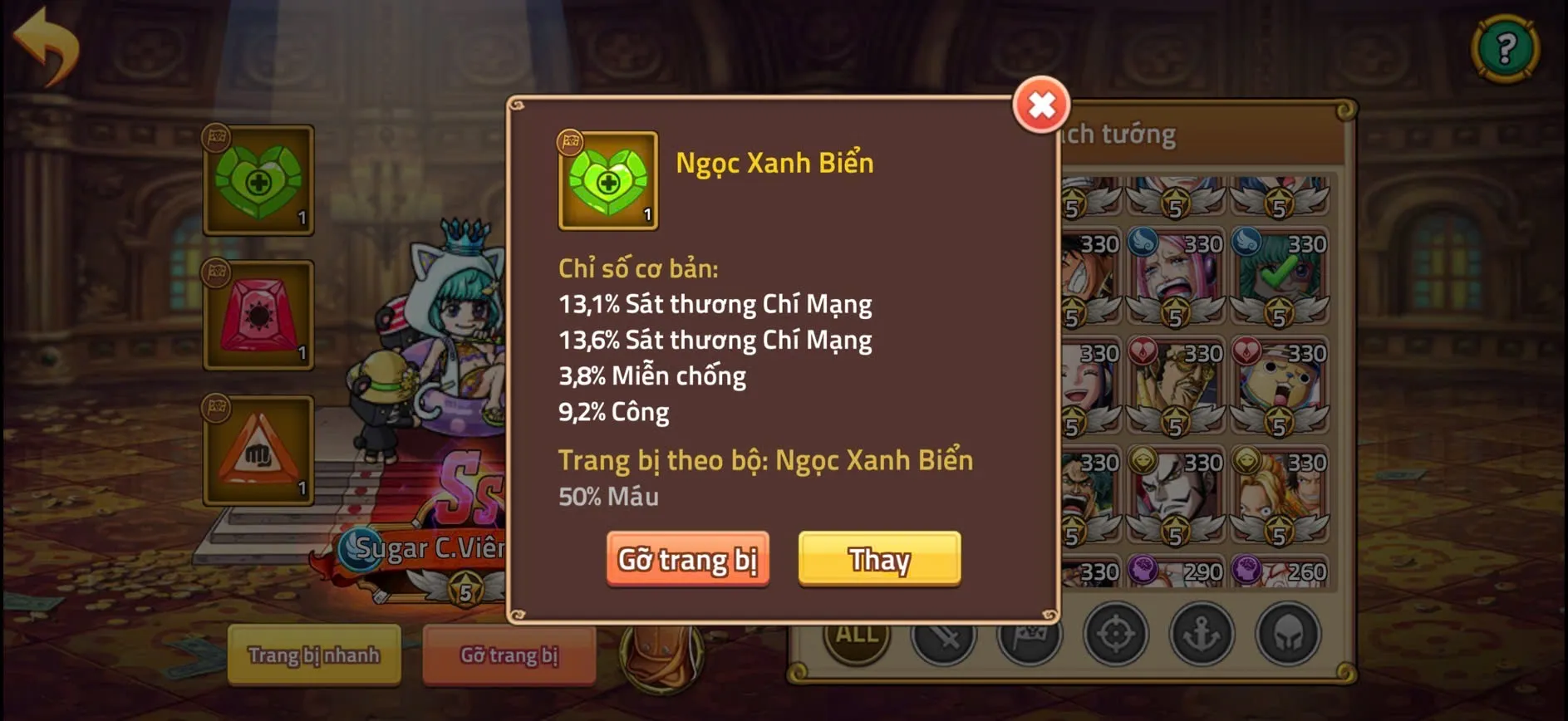Screen dimensions: 1568x721
Task: Select the pirate flag filter icon
Action: click(x=1030, y=634)
